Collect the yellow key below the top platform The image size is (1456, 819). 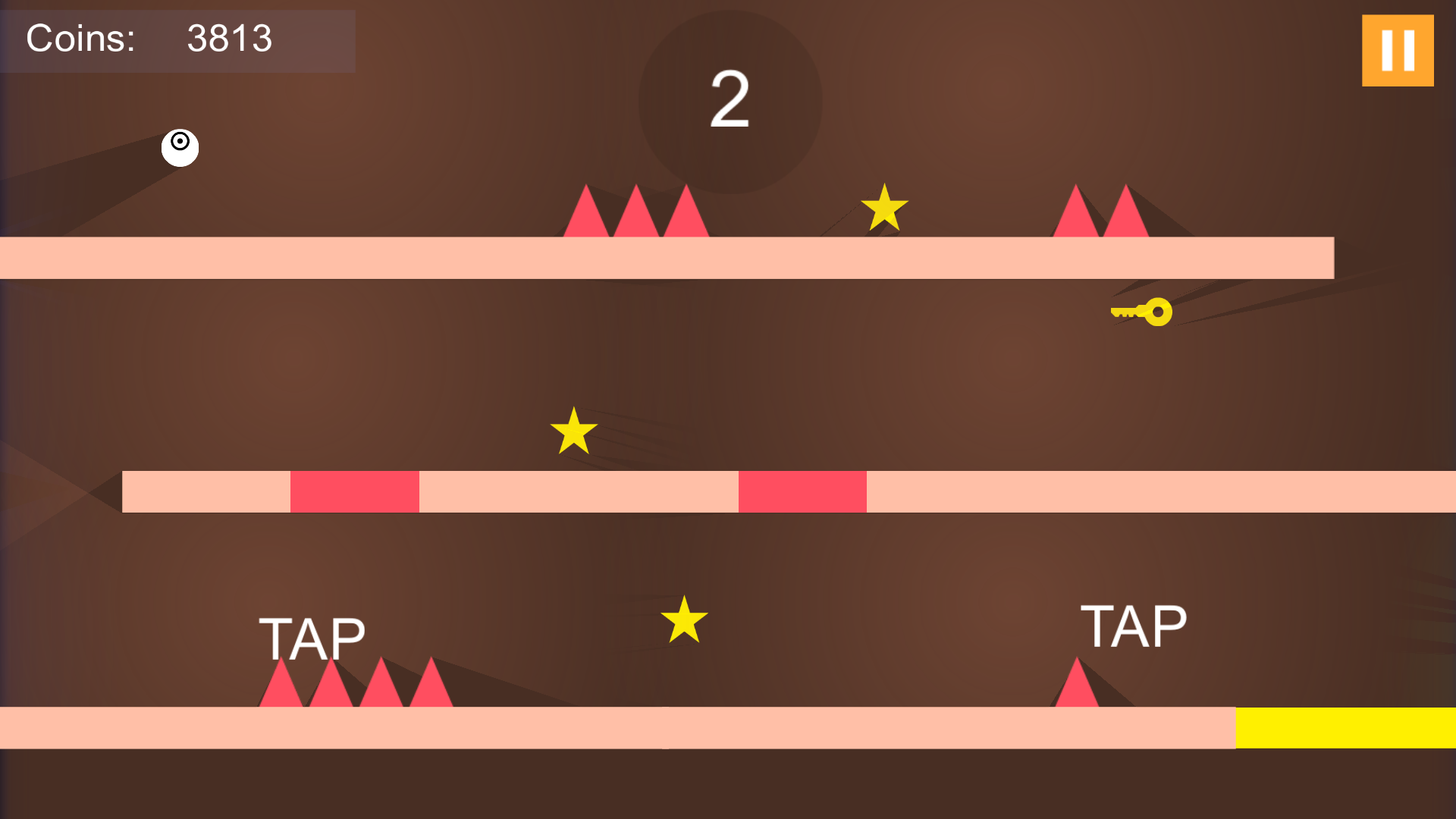(x=1140, y=312)
